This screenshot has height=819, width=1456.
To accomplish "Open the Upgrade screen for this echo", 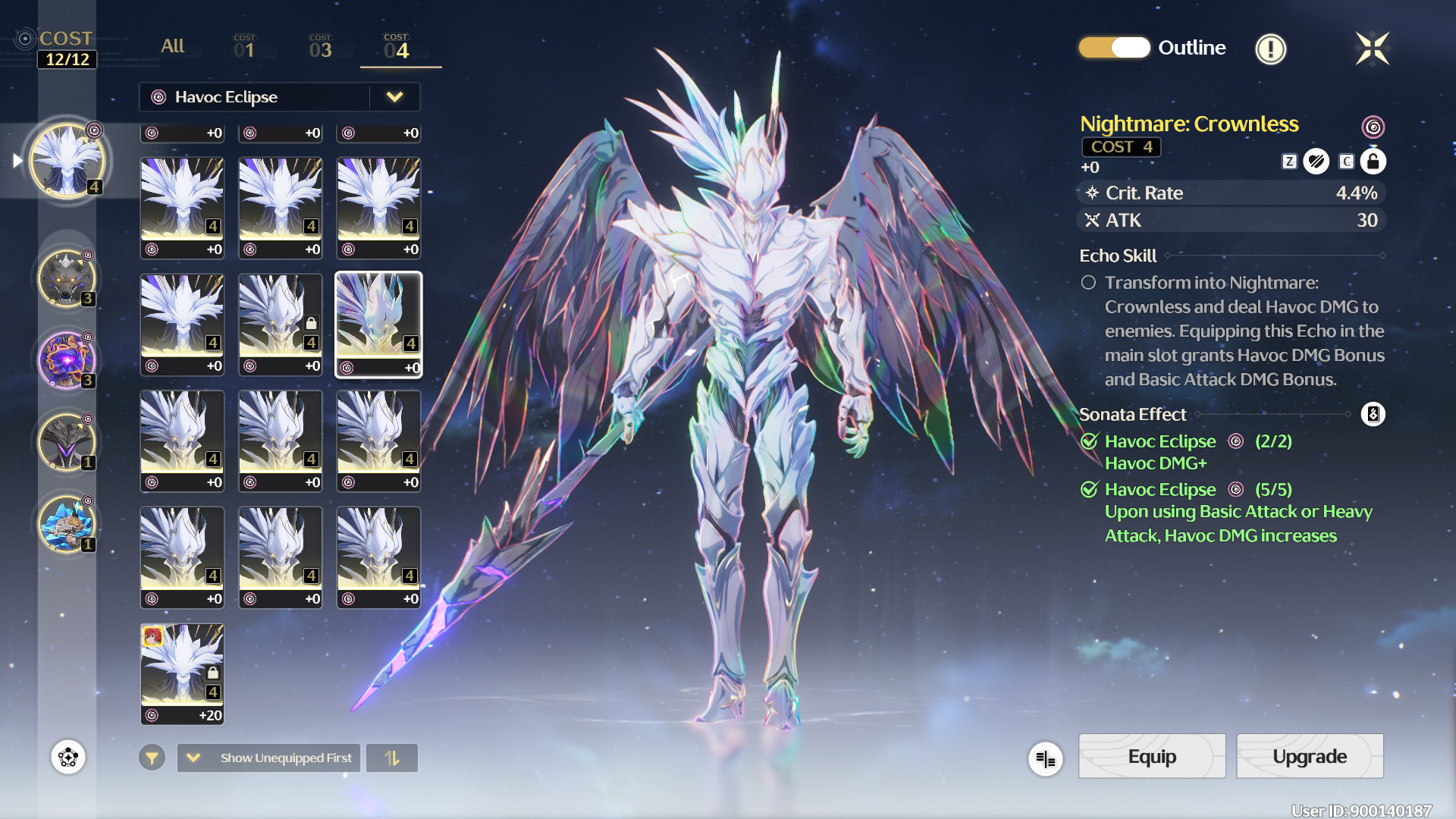I will pyautogui.click(x=1310, y=756).
